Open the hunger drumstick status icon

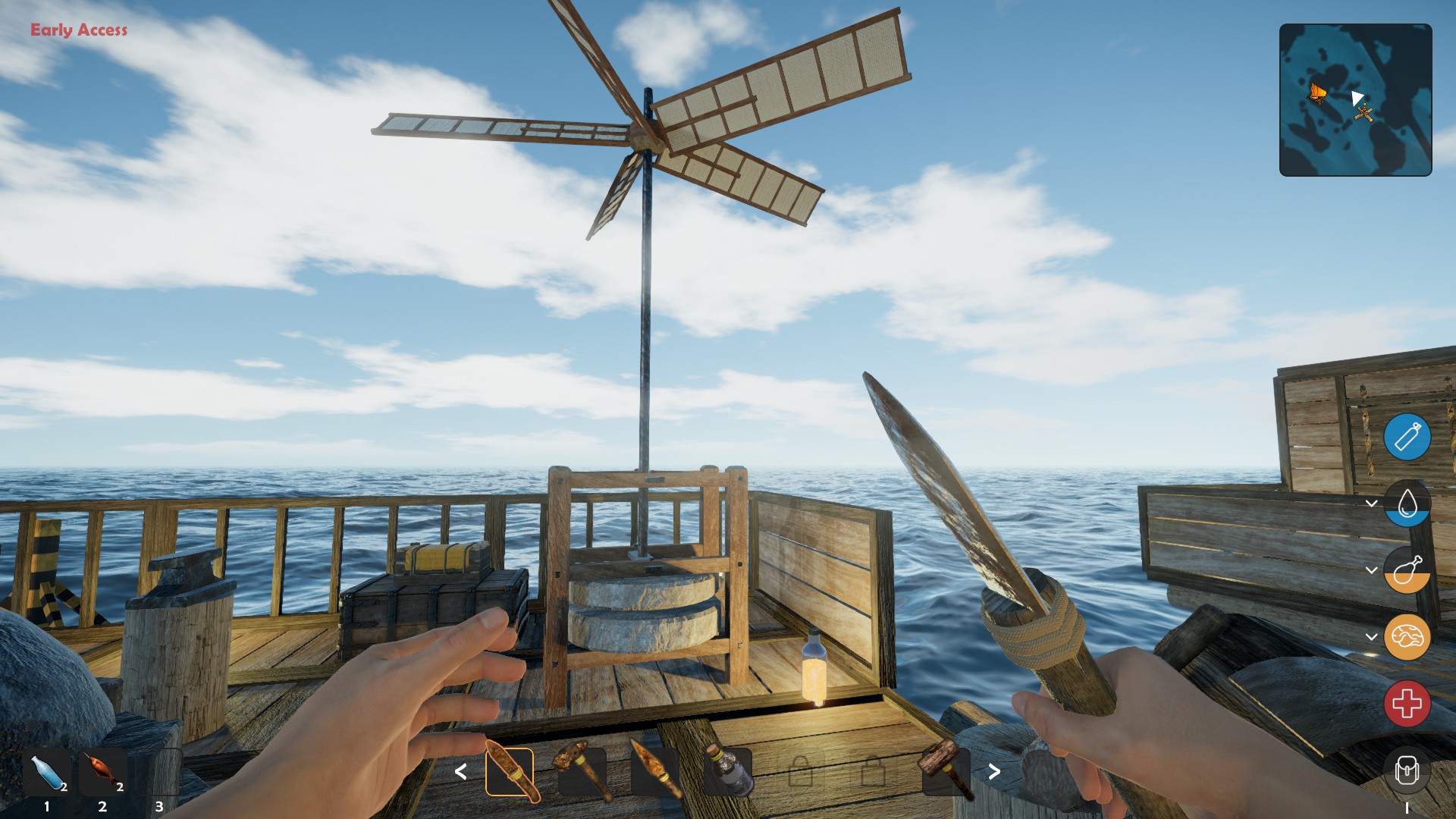[1407, 570]
